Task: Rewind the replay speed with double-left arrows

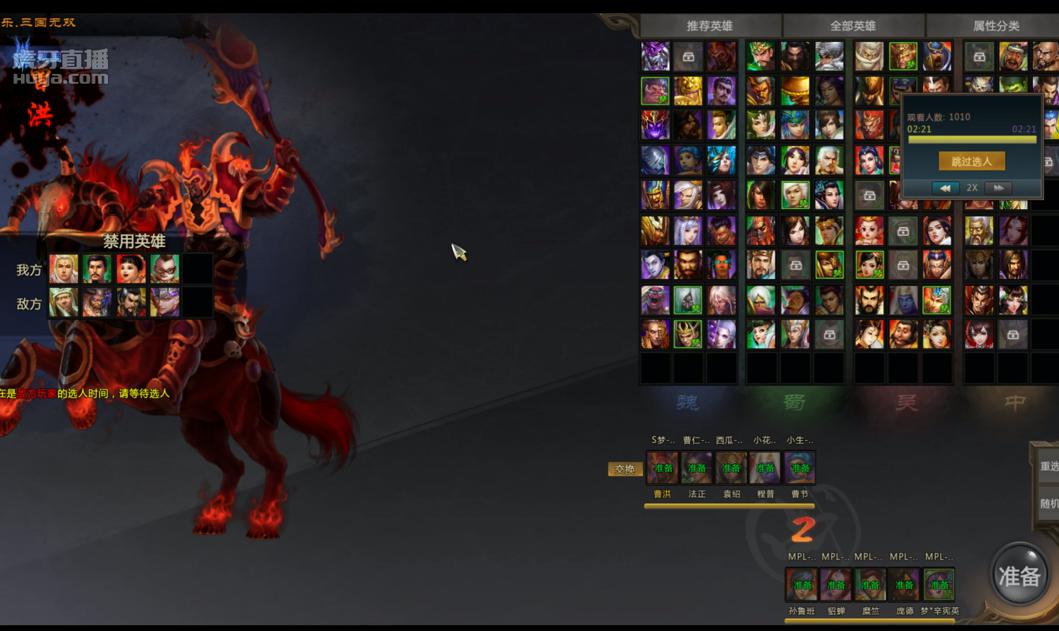Action: 945,188
